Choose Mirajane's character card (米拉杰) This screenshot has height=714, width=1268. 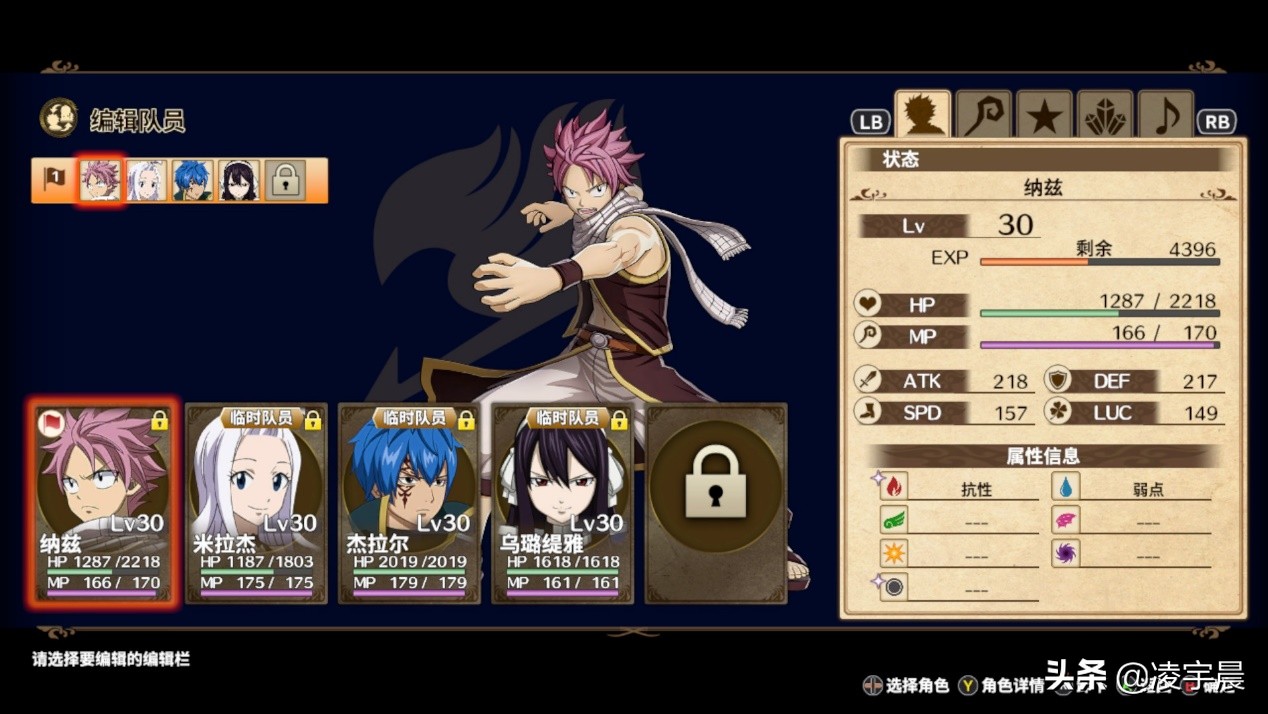256,504
